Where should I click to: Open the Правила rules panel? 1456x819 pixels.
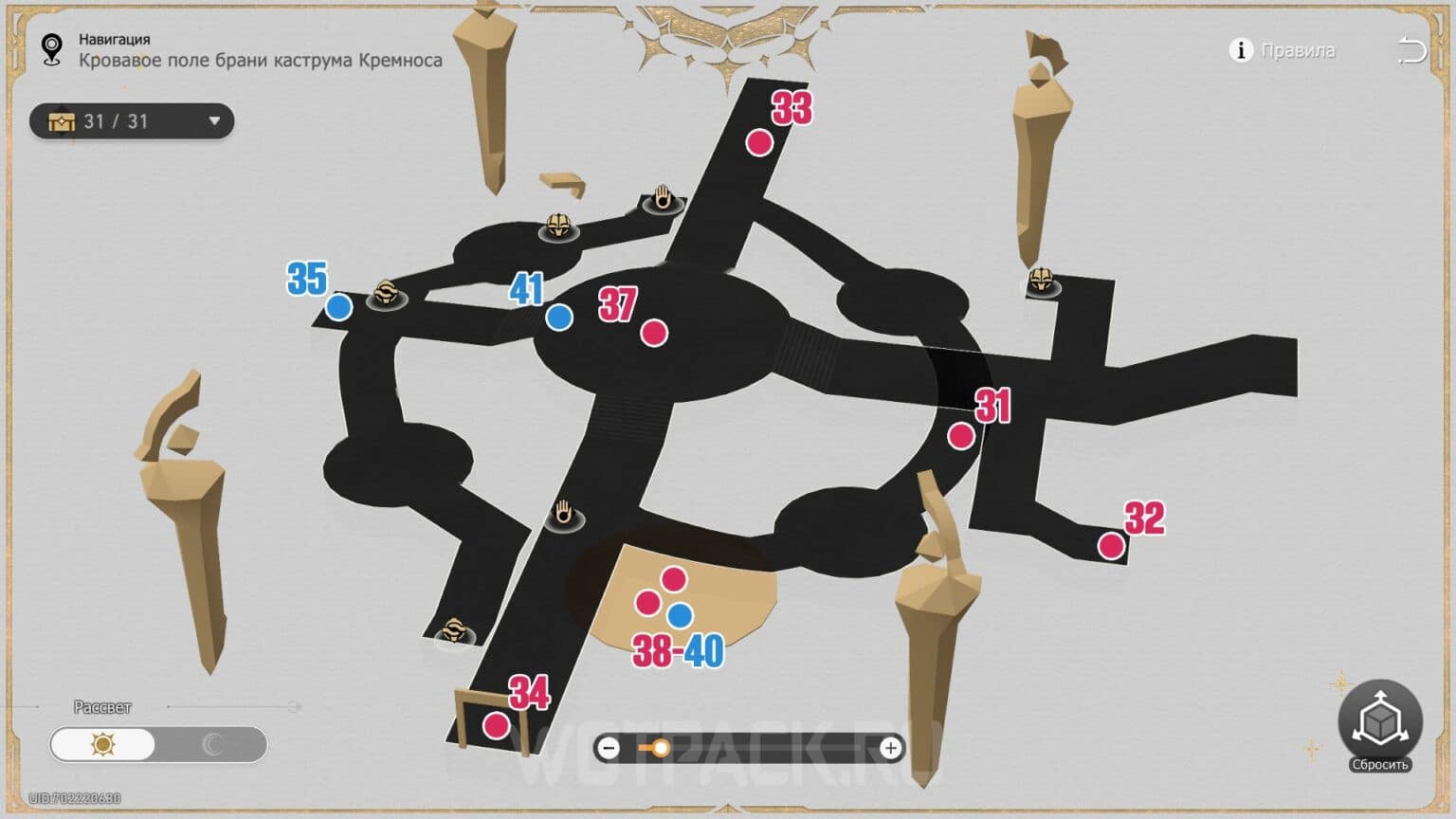[x=1297, y=51]
